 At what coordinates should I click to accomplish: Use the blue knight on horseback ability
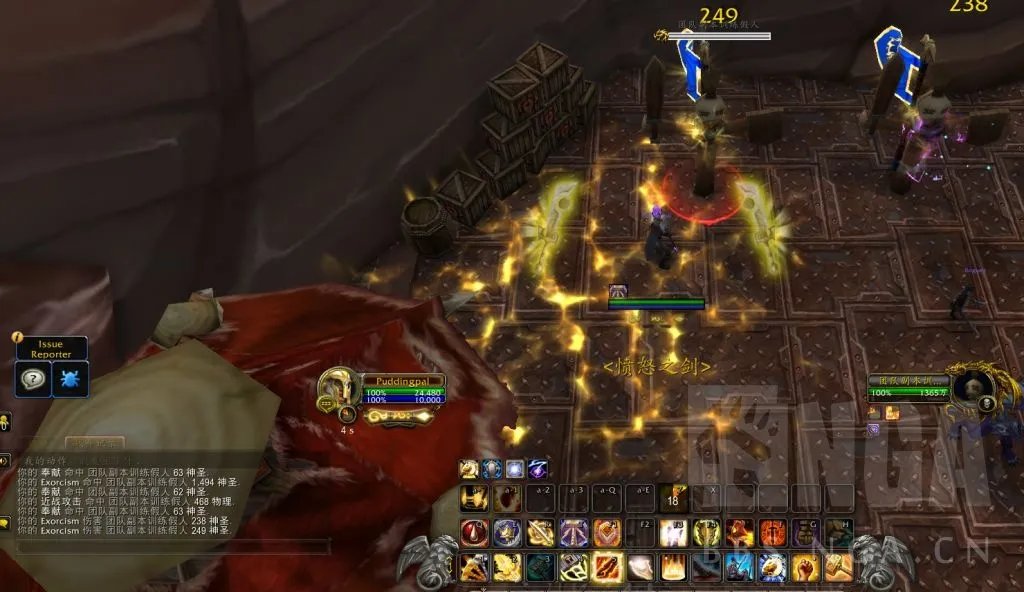point(739,567)
